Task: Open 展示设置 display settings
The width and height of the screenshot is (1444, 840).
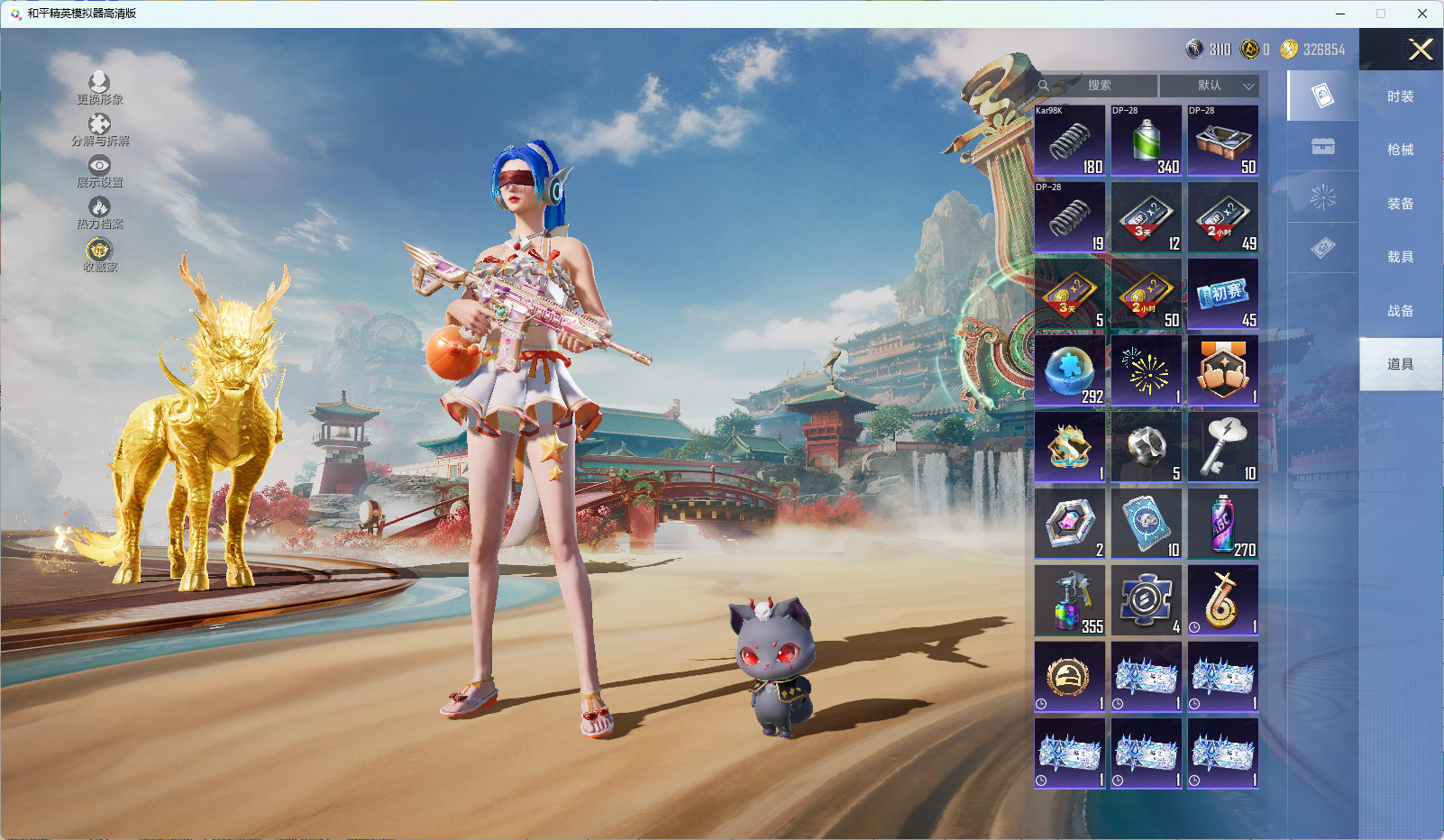Action: (x=99, y=171)
